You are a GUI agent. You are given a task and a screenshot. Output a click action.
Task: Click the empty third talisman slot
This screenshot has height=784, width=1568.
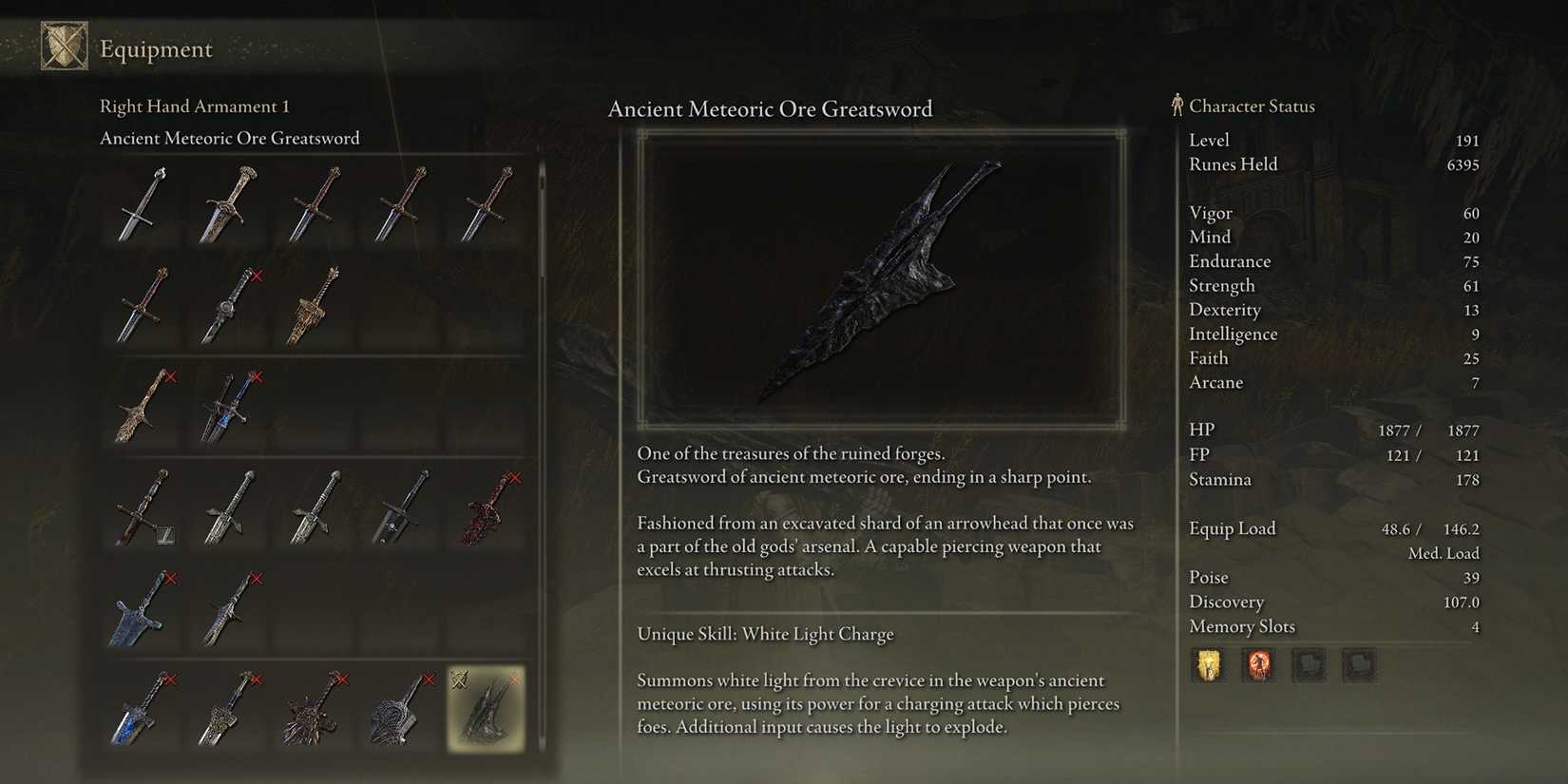[x=1310, y=664]
